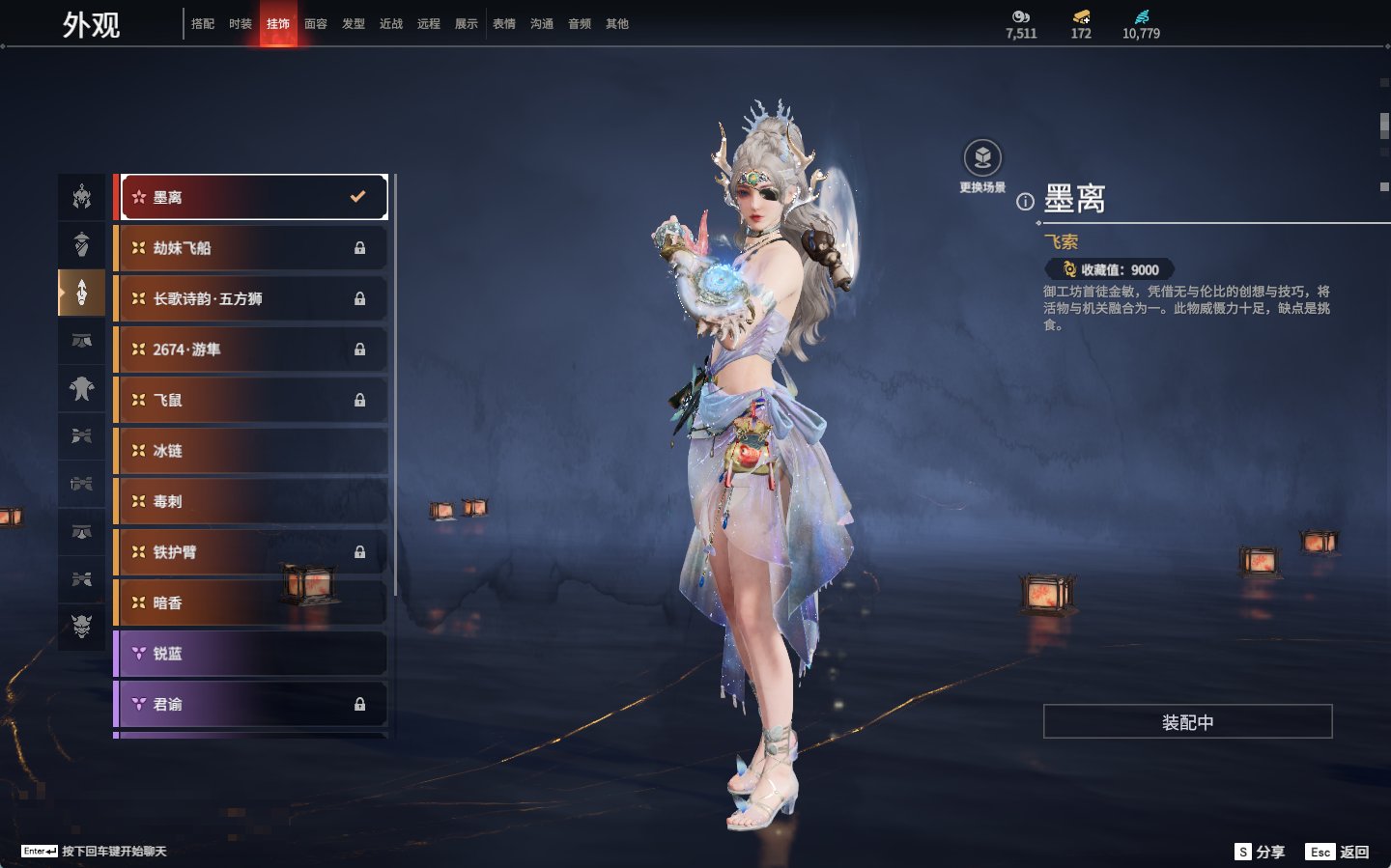
Task: Open the 时装 outfit tab
Action: [x=241, y=24]
